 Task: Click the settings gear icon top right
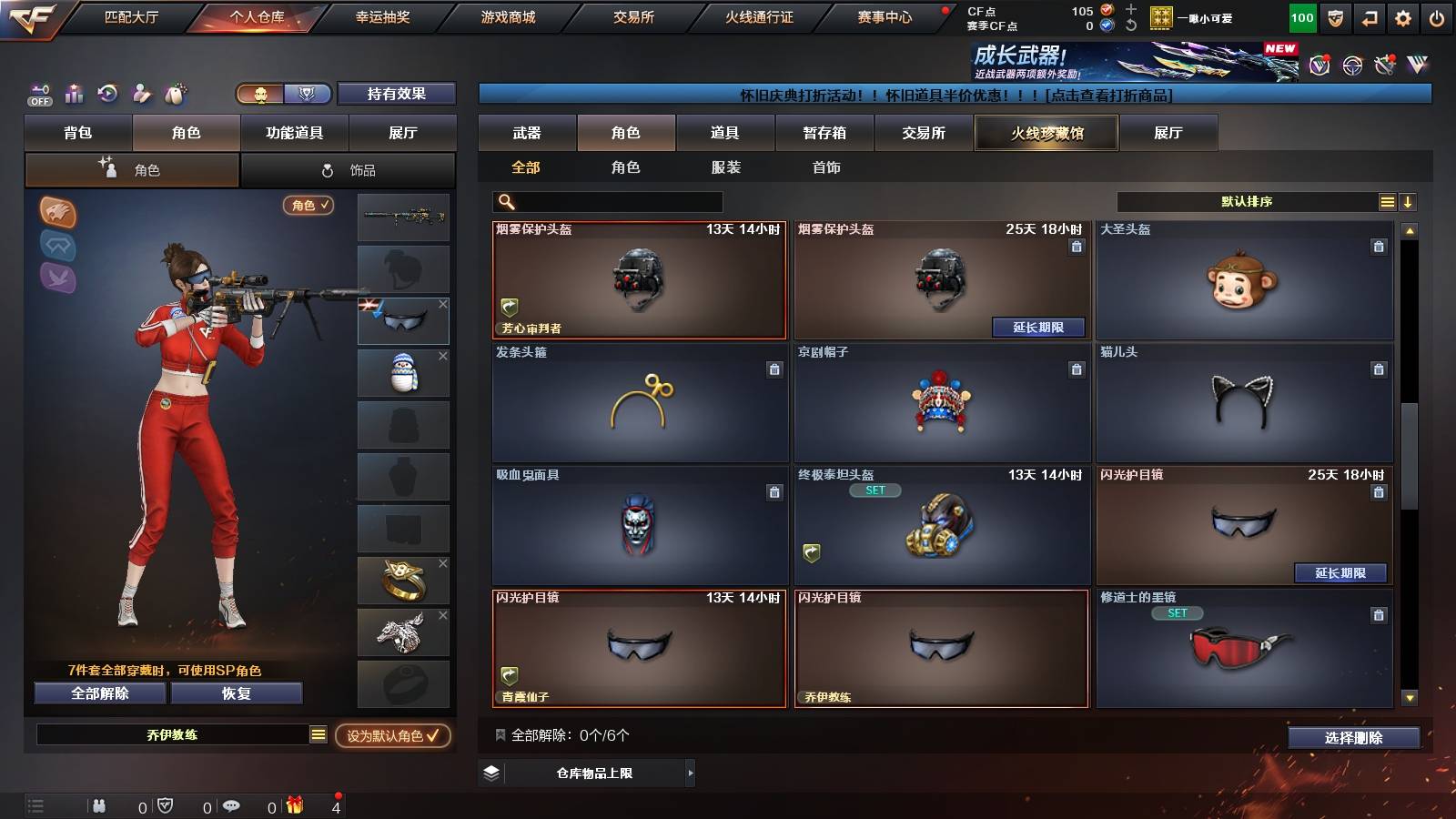[1404, 16]
